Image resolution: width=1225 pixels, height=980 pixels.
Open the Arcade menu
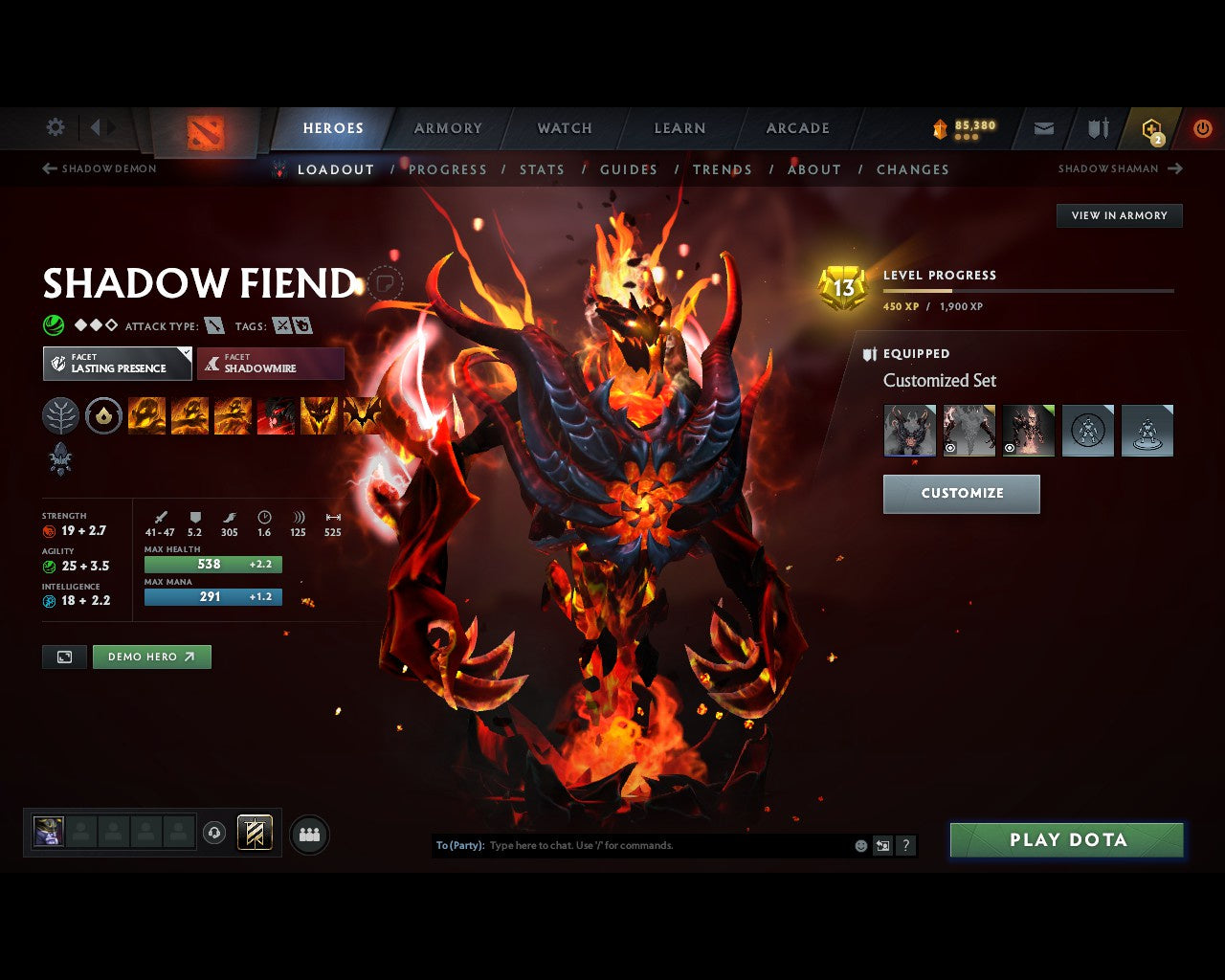[796, 127]
